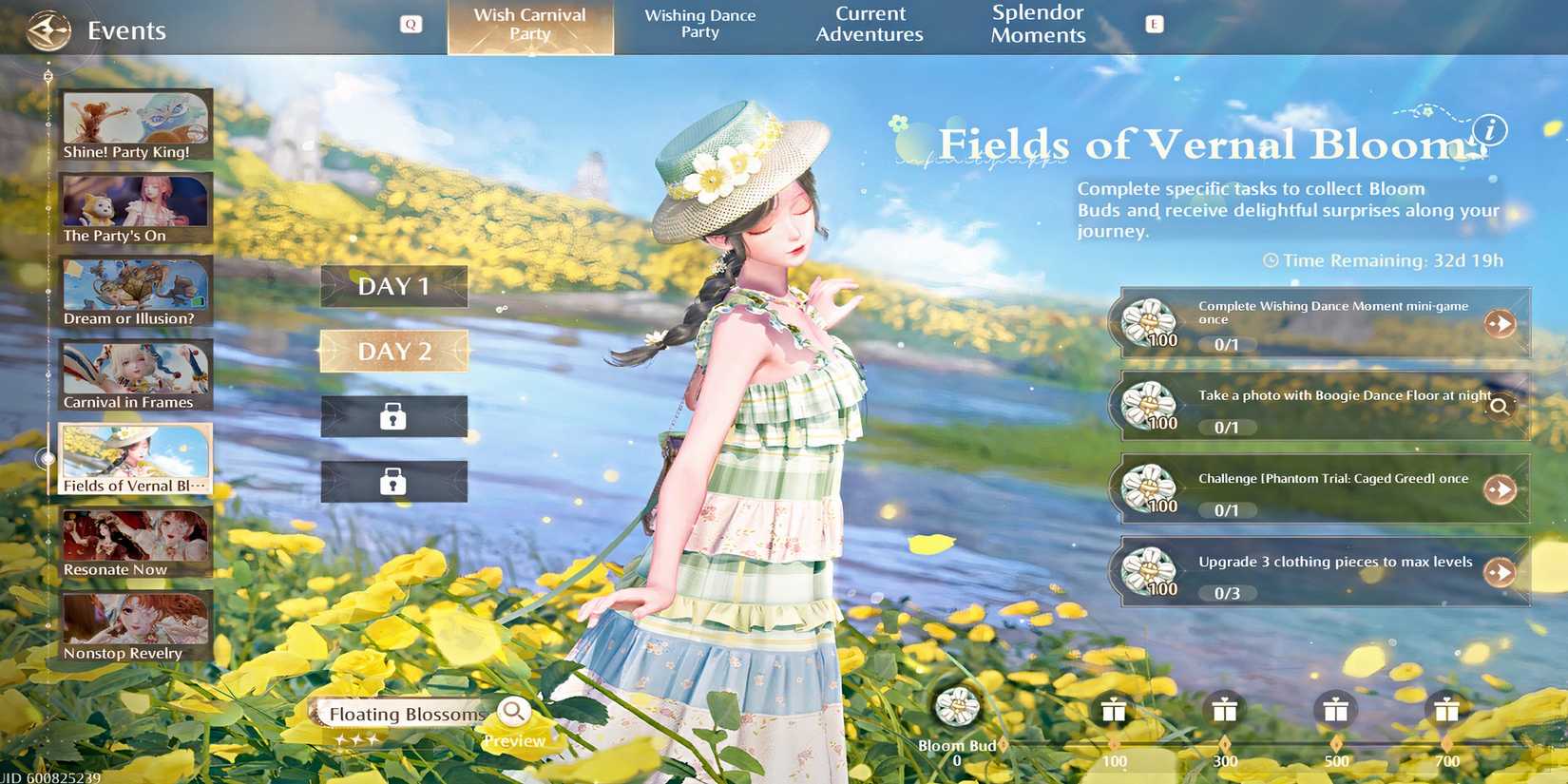The width and height of the screenshot is (1568, 784).
Task: Click the Q shortcut badge near the tabs
Action: point(411,24)
